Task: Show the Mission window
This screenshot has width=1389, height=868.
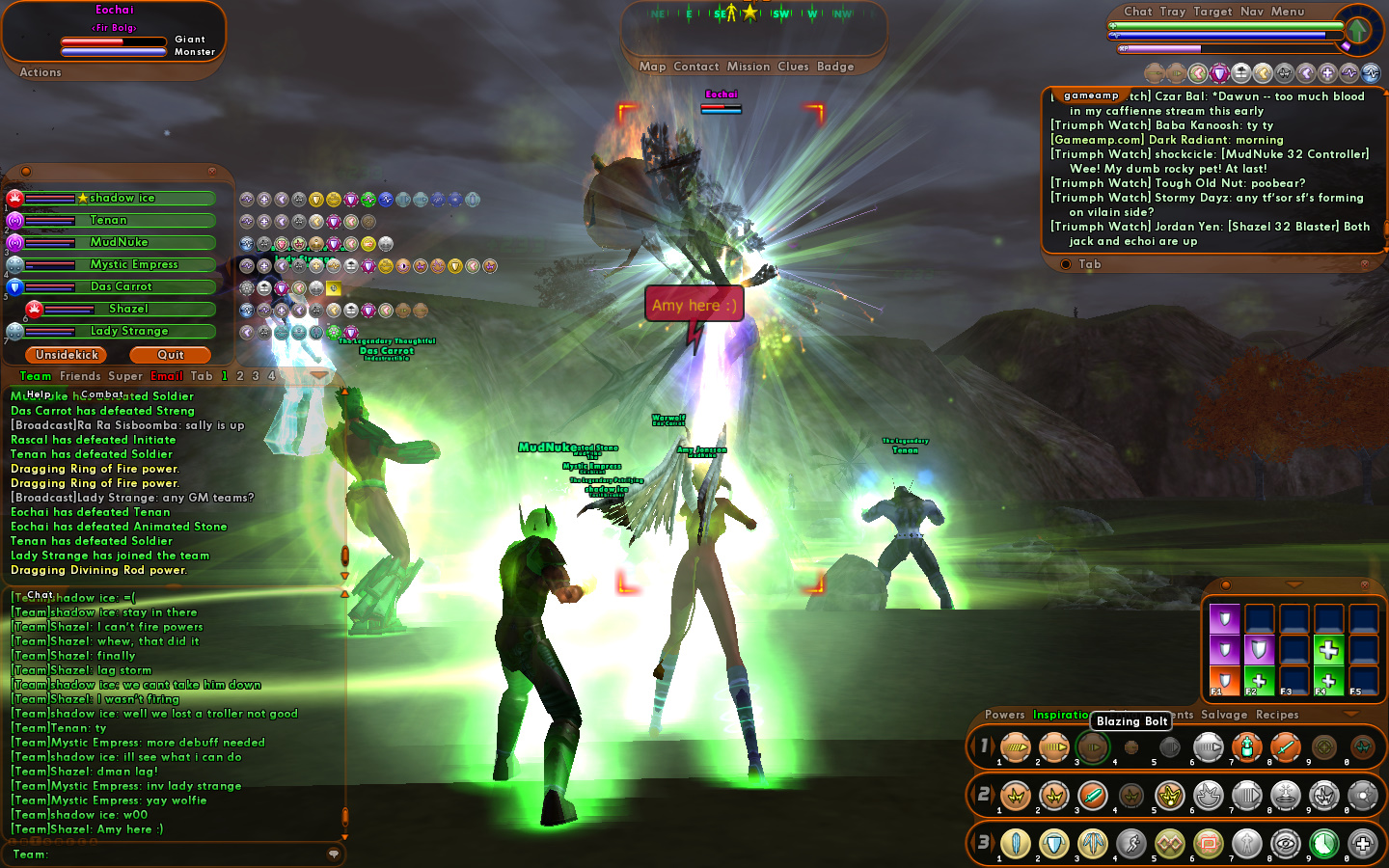Action: pos(749,67)
